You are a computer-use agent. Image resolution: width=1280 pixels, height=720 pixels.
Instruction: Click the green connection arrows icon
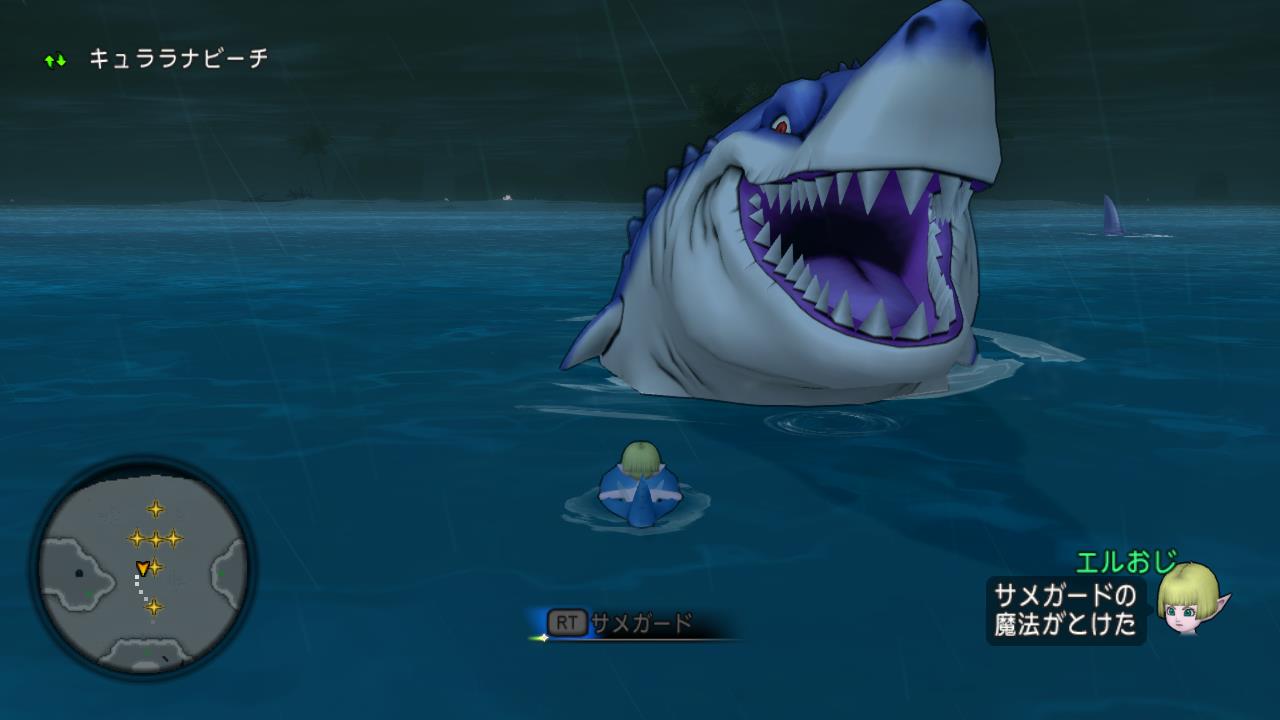tap(55, 60)
